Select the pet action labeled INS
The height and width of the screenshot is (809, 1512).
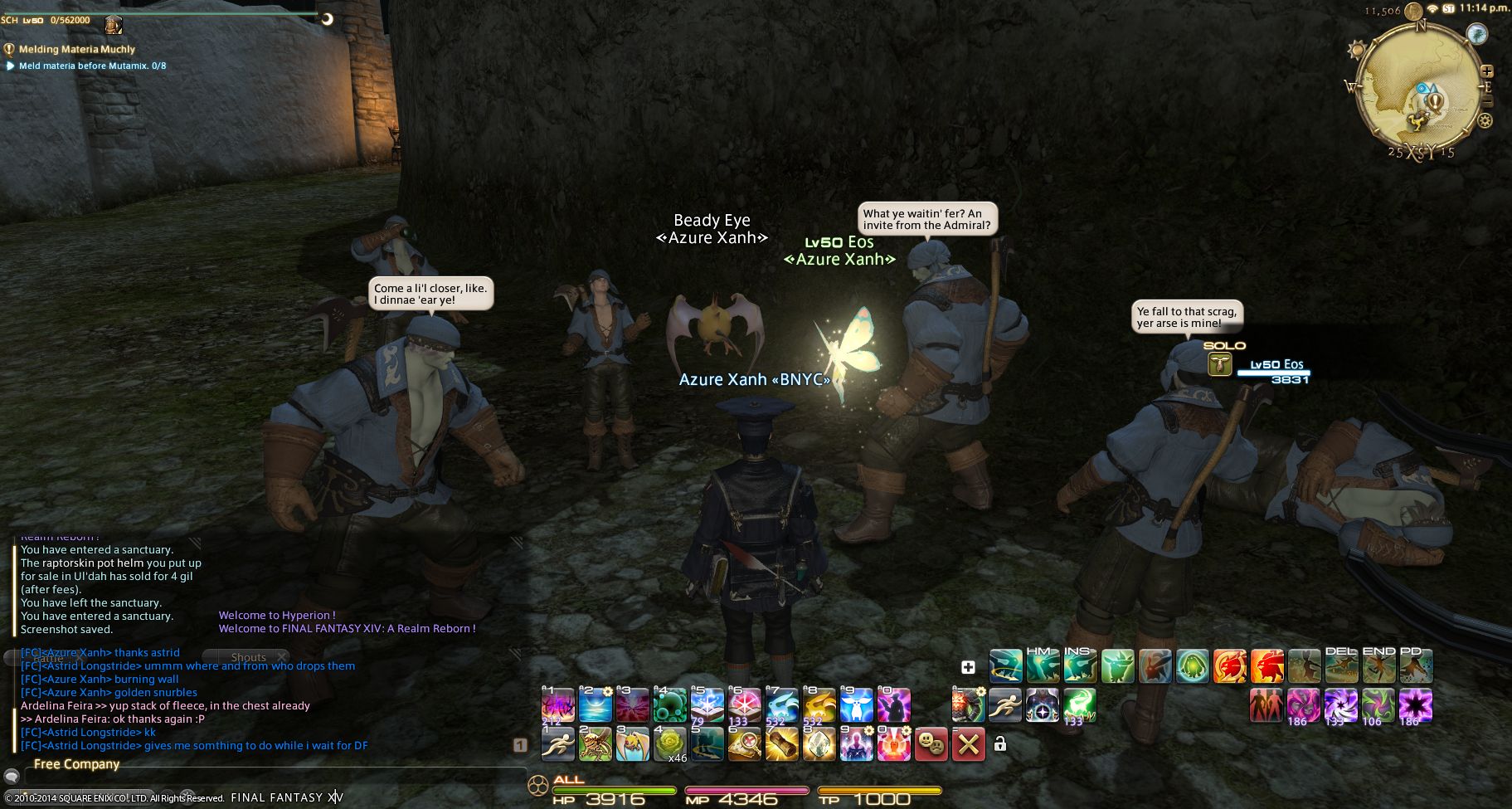[1080, 666]
